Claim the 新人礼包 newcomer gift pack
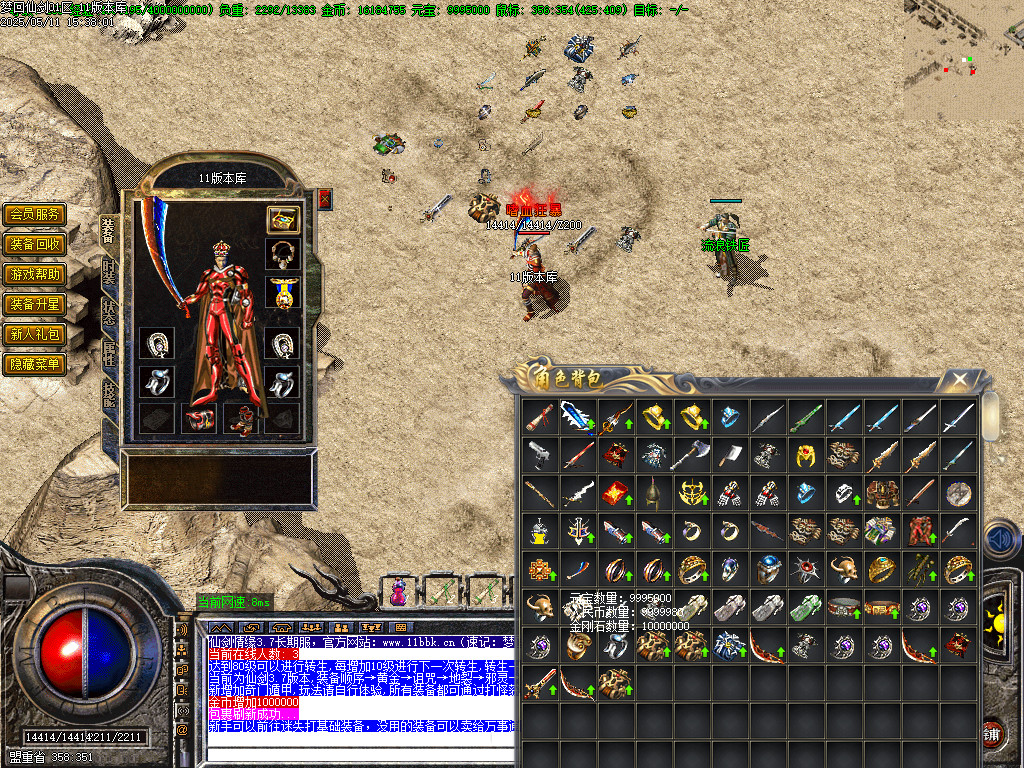 click(x=35, y=334)
